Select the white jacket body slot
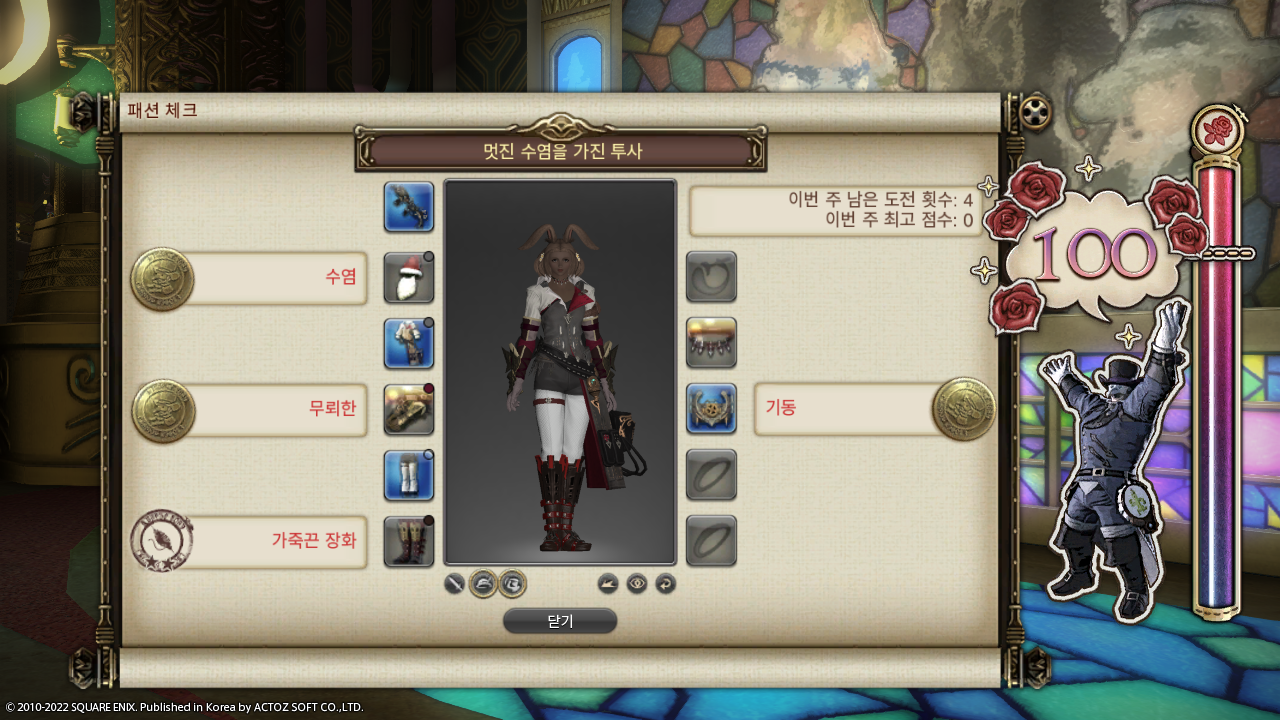1280x720 pixels. 409,343
